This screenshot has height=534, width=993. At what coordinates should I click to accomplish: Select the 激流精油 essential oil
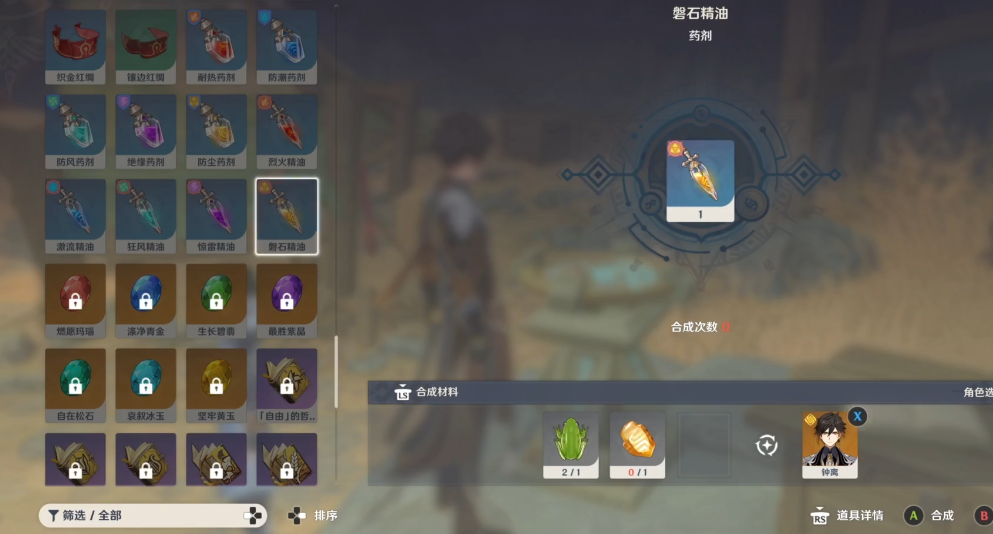[x=76, y=214]
